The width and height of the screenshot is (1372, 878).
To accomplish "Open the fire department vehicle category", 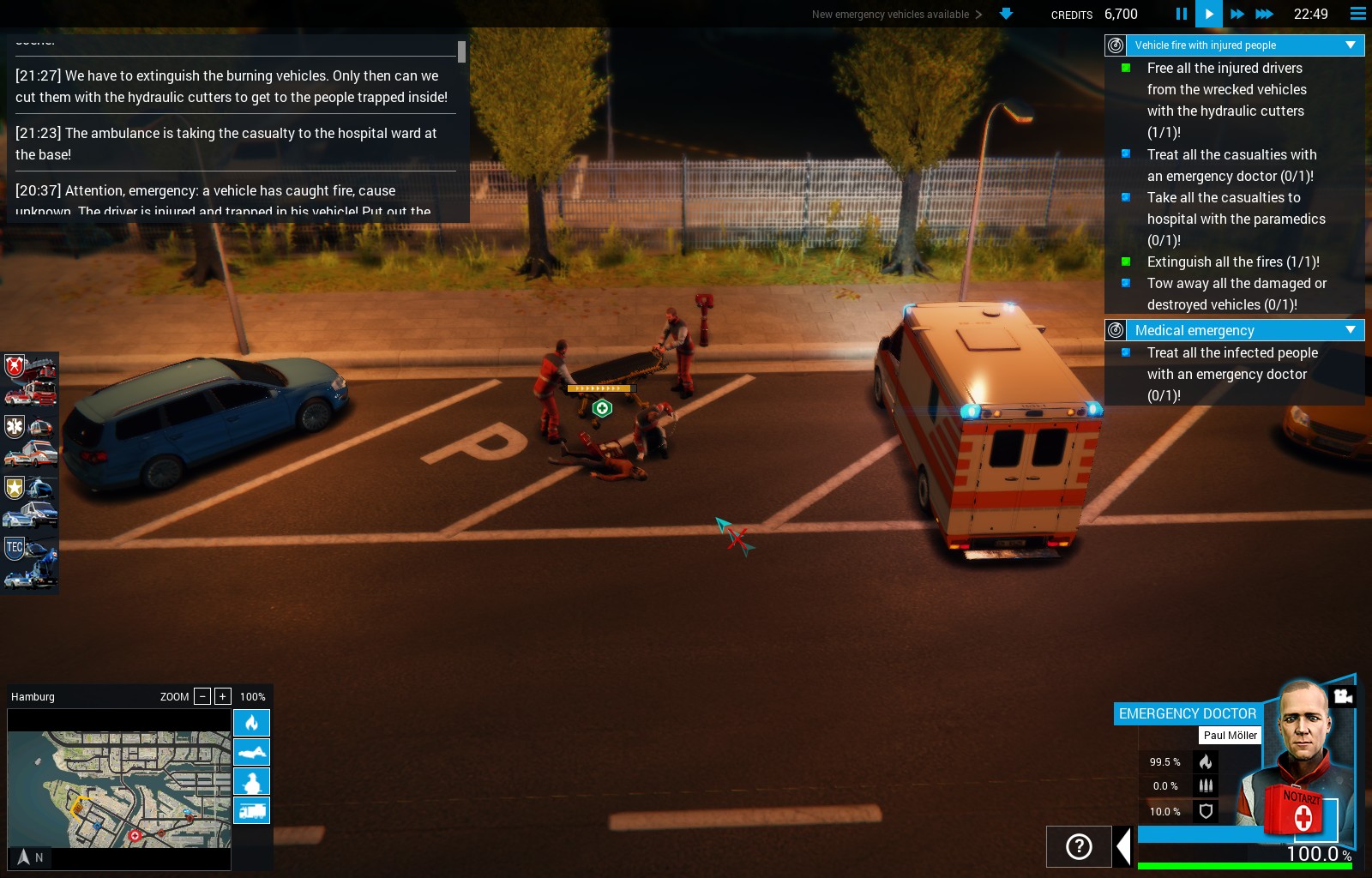I will [30, 380].
